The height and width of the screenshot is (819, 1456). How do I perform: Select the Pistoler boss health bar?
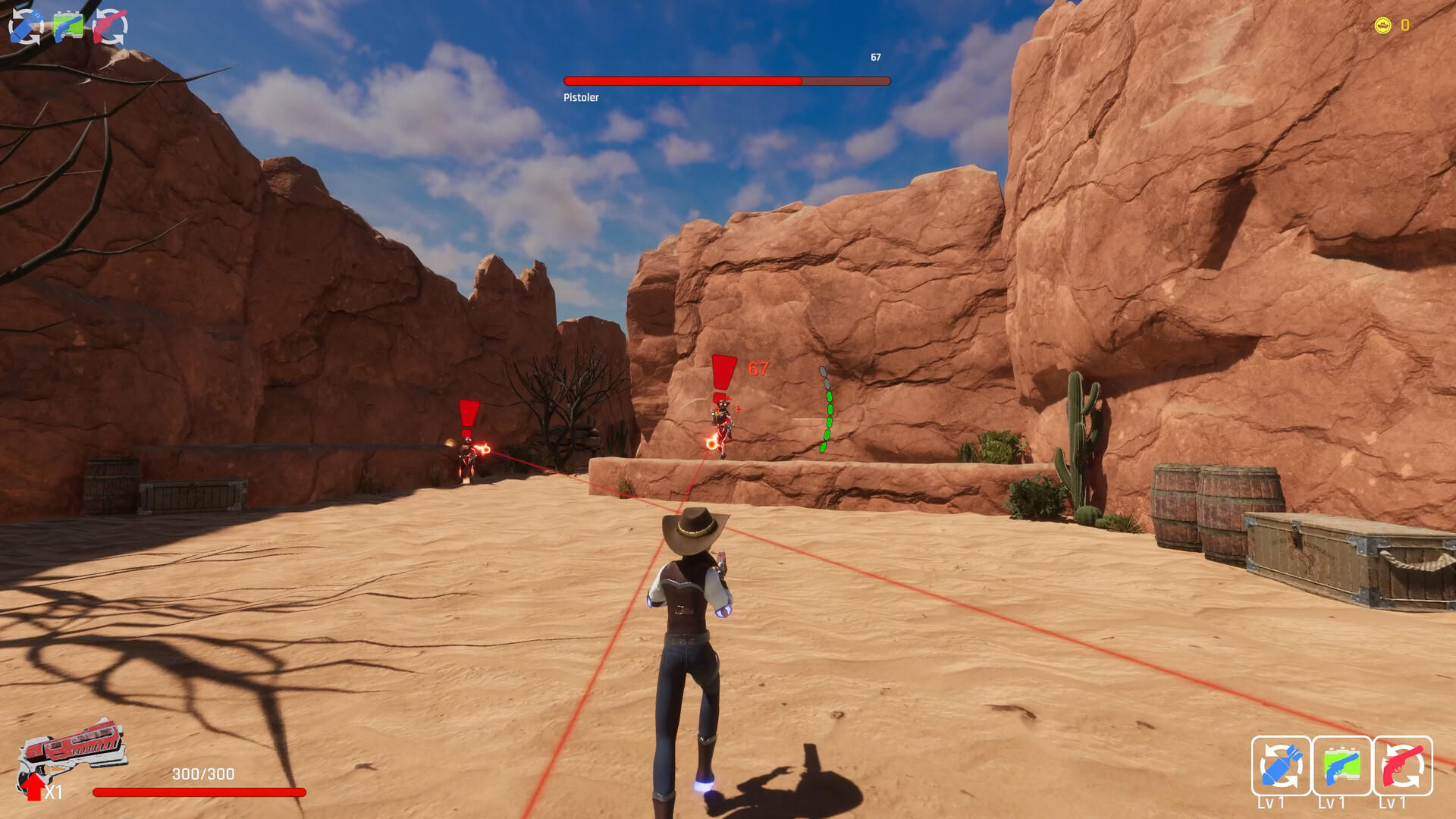726,79
